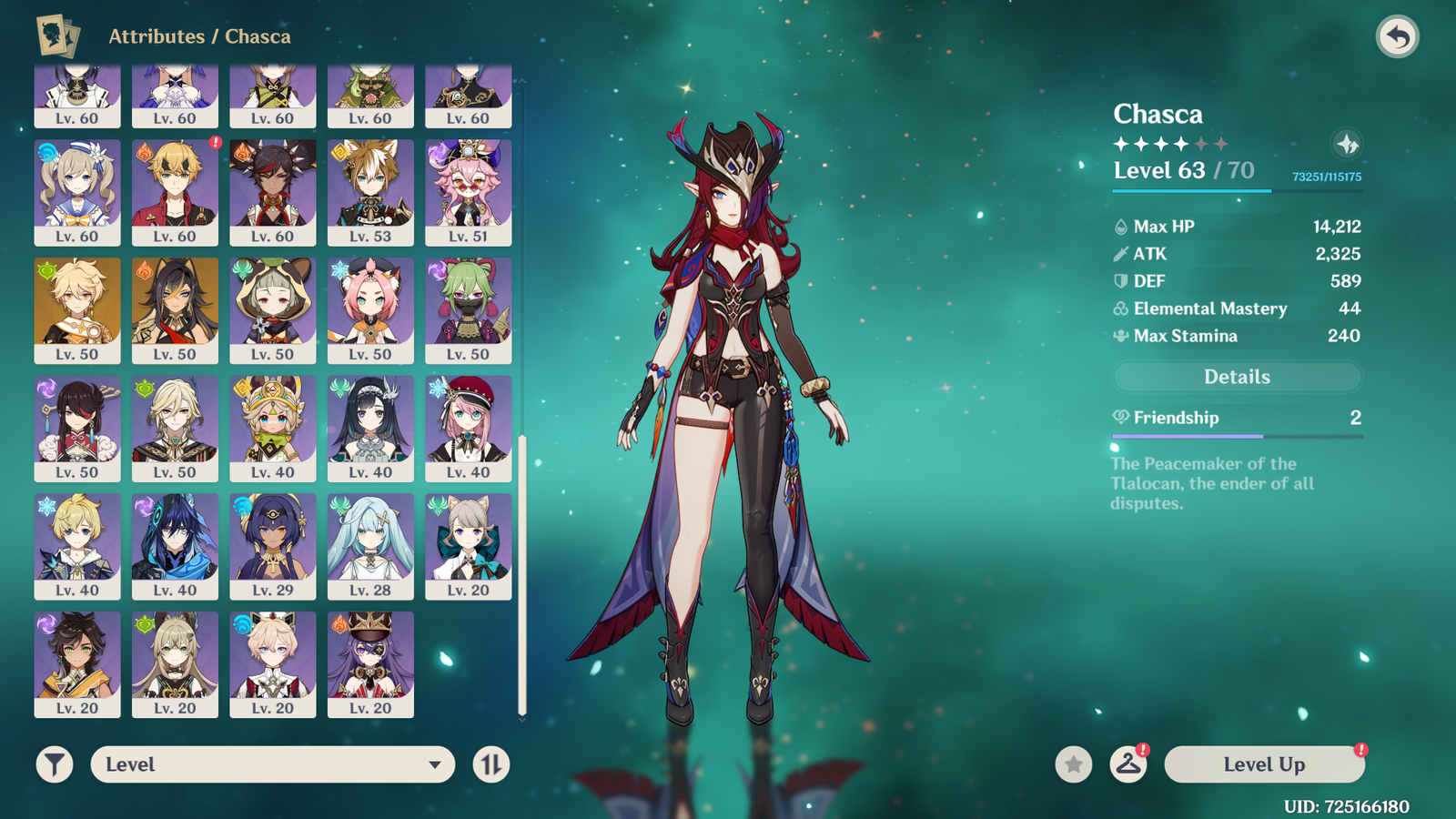The width and height of the screenshot is (1456, 819).
Task: Toggle the star favorite button
Action: [1074, 764]
